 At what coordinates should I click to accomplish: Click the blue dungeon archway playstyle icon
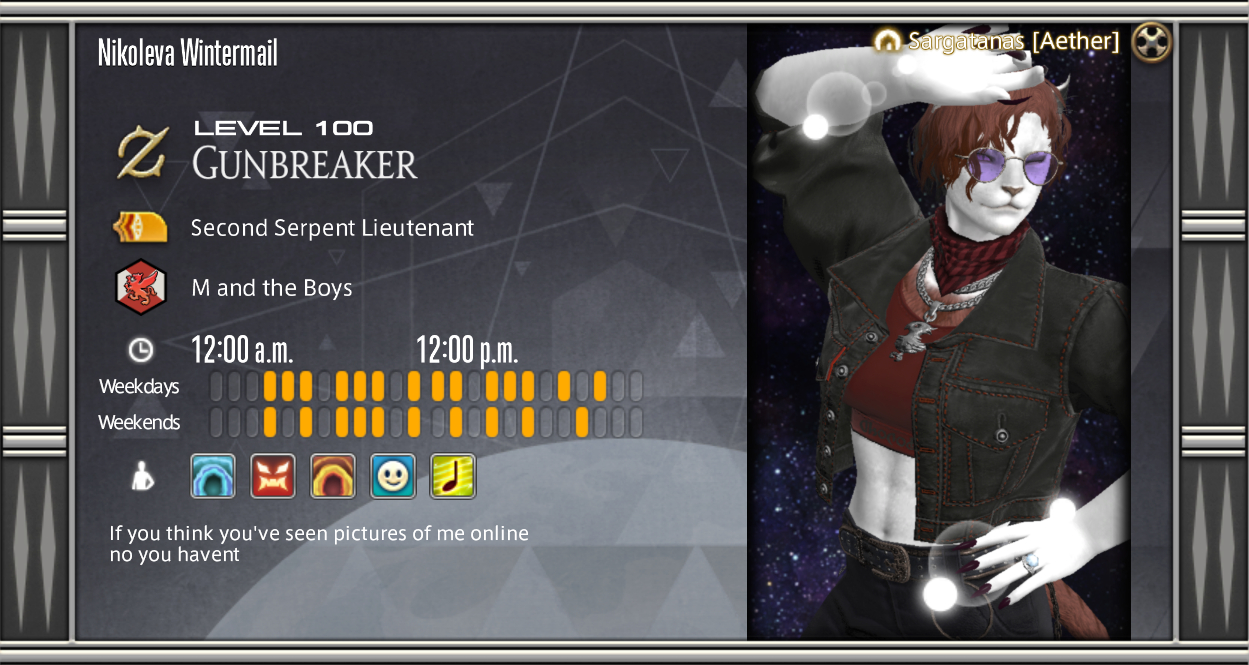(213, 476)
